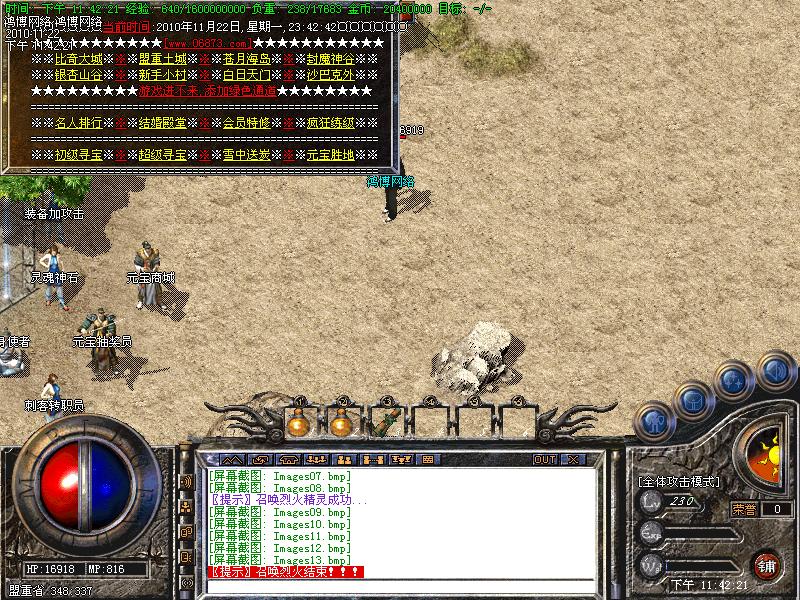The height and width of the screenshot is (600, 800).
Task: Go to 封魔神谷 via its link
Action: (330, 59)
